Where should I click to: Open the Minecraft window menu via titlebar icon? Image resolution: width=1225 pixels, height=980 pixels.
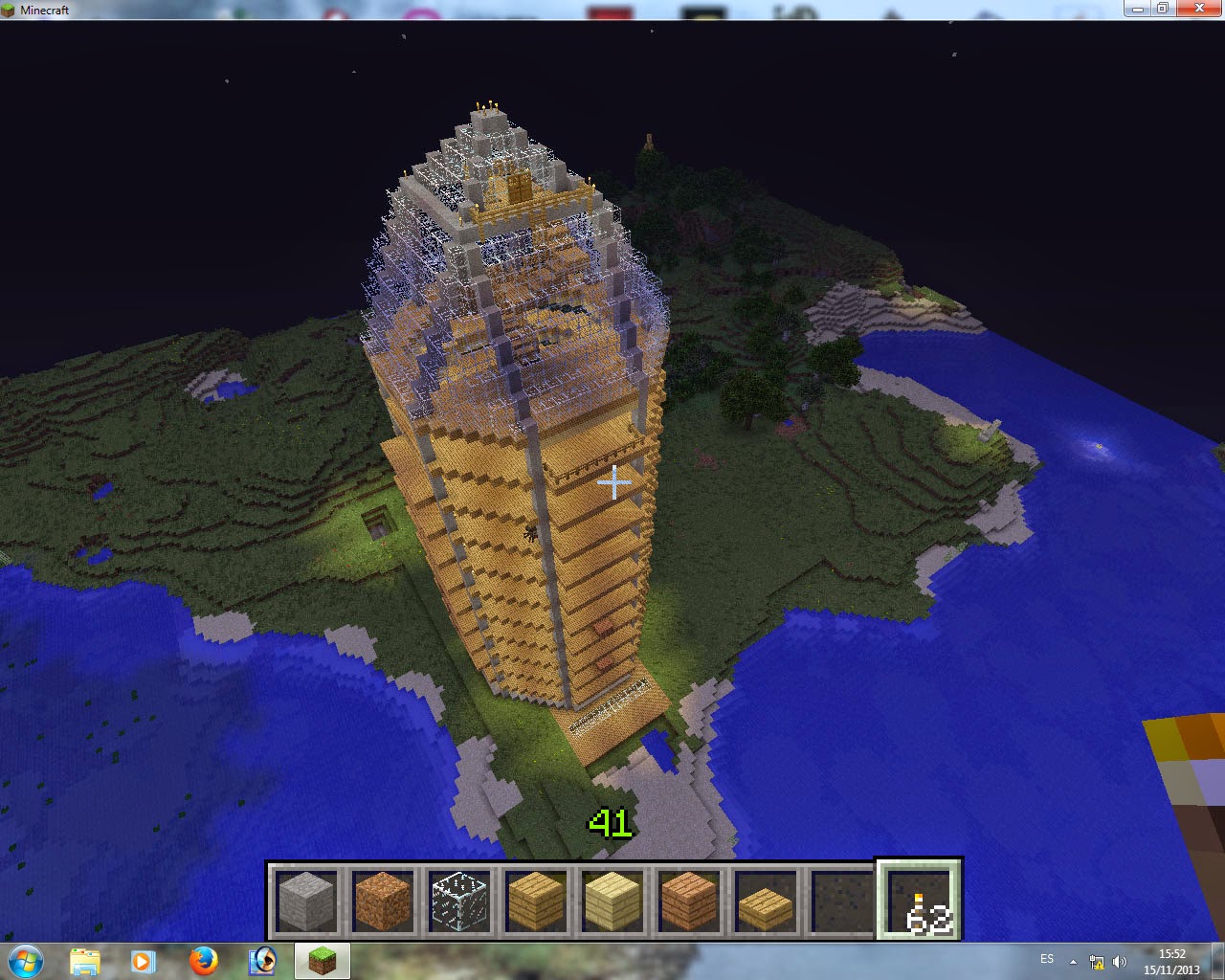8,9
